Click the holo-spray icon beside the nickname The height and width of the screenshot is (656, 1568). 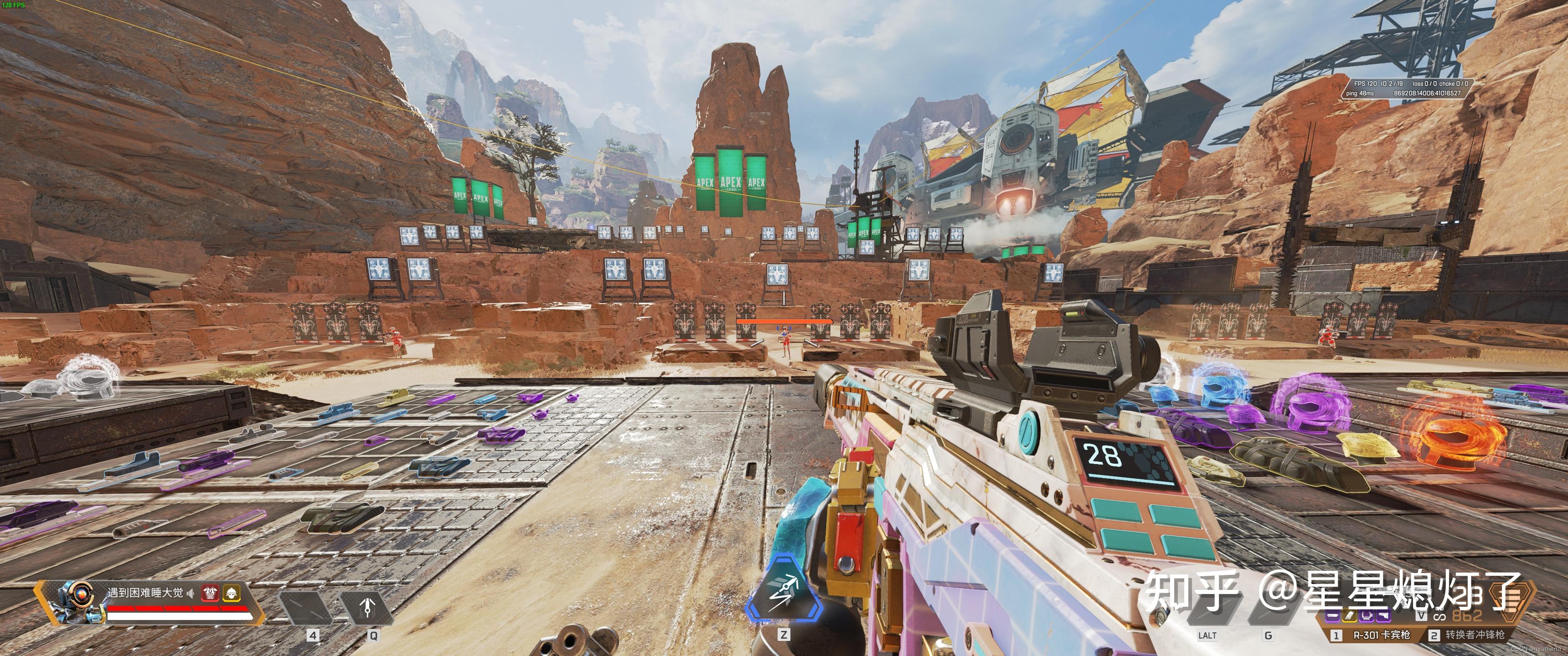[x=210, y=594]
